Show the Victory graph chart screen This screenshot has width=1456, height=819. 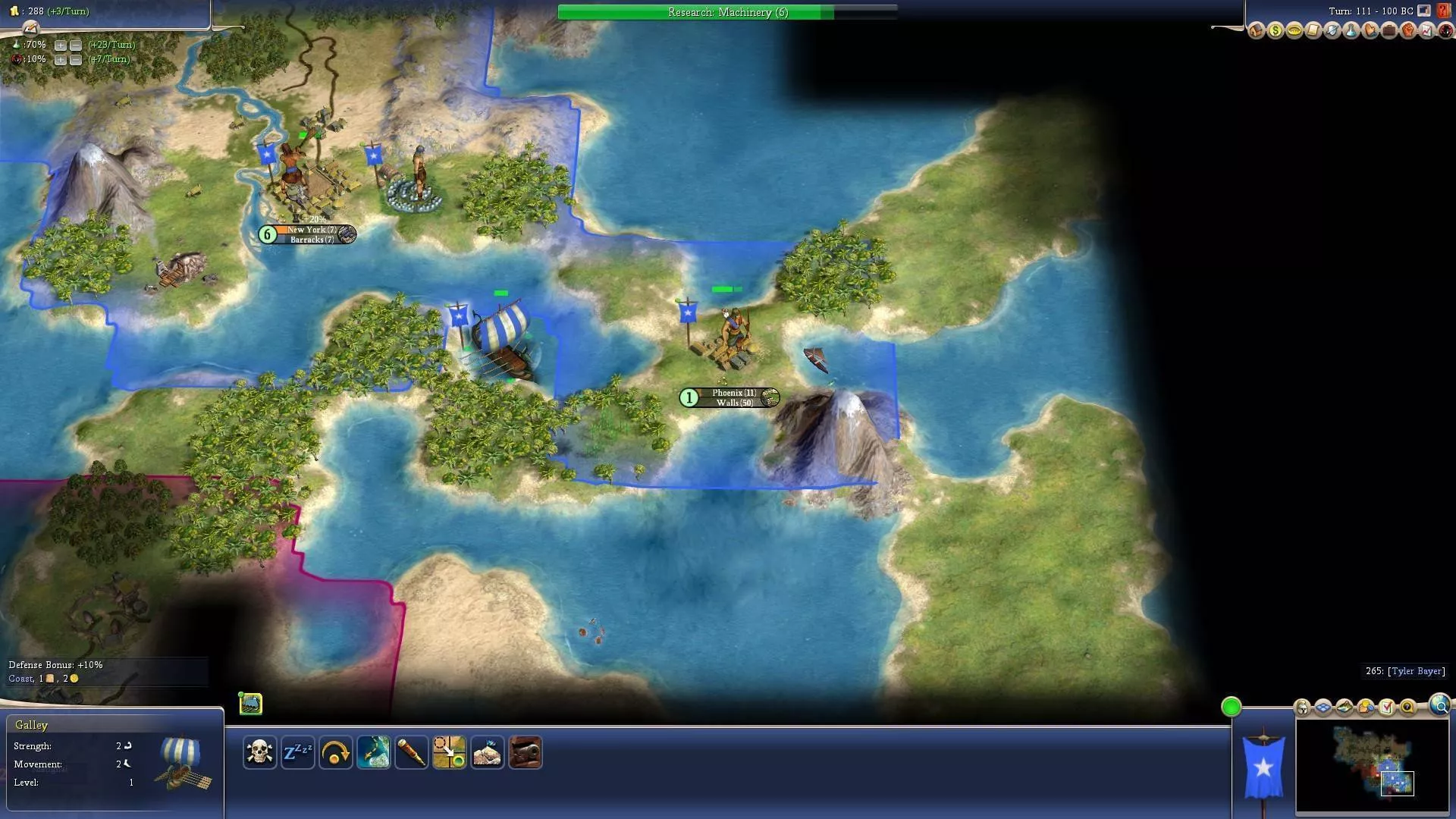coord(1427,31)
